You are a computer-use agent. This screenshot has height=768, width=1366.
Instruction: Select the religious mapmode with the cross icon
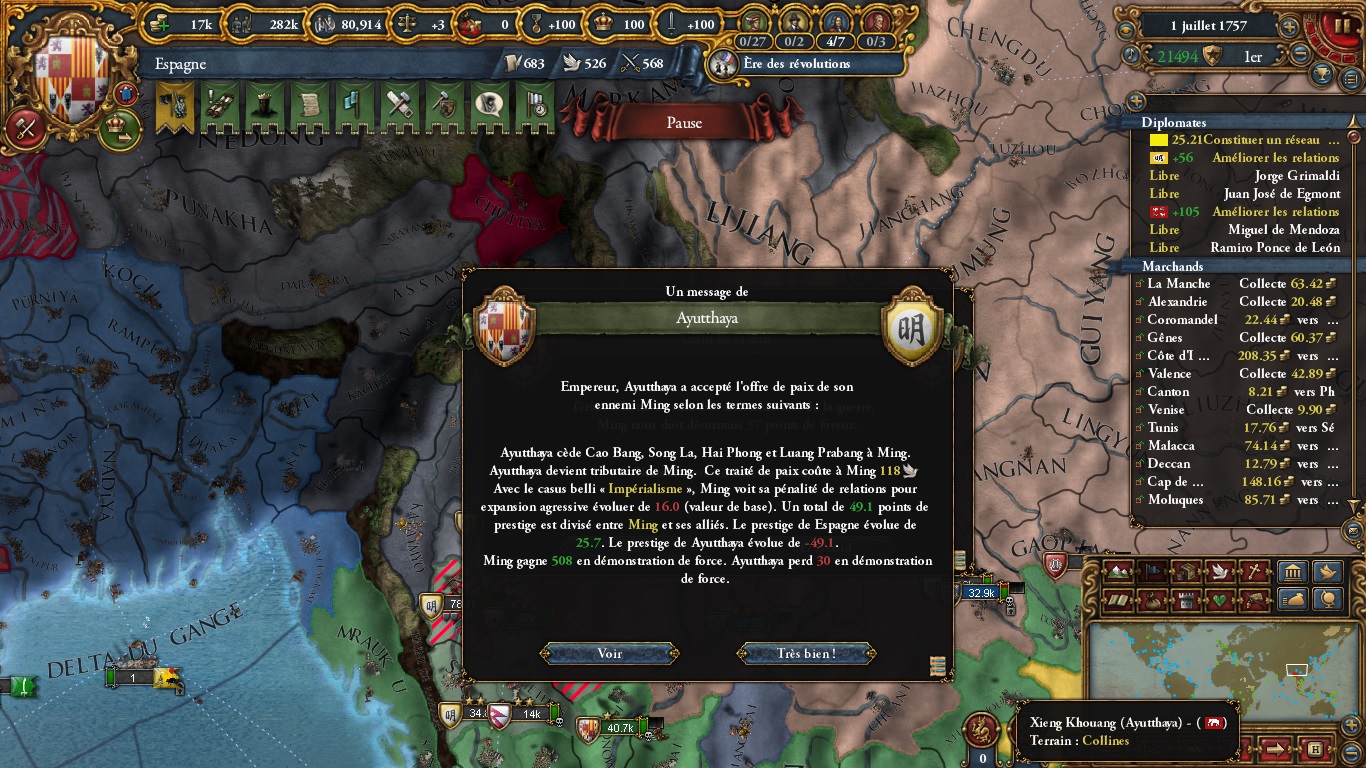(1253, 570)
